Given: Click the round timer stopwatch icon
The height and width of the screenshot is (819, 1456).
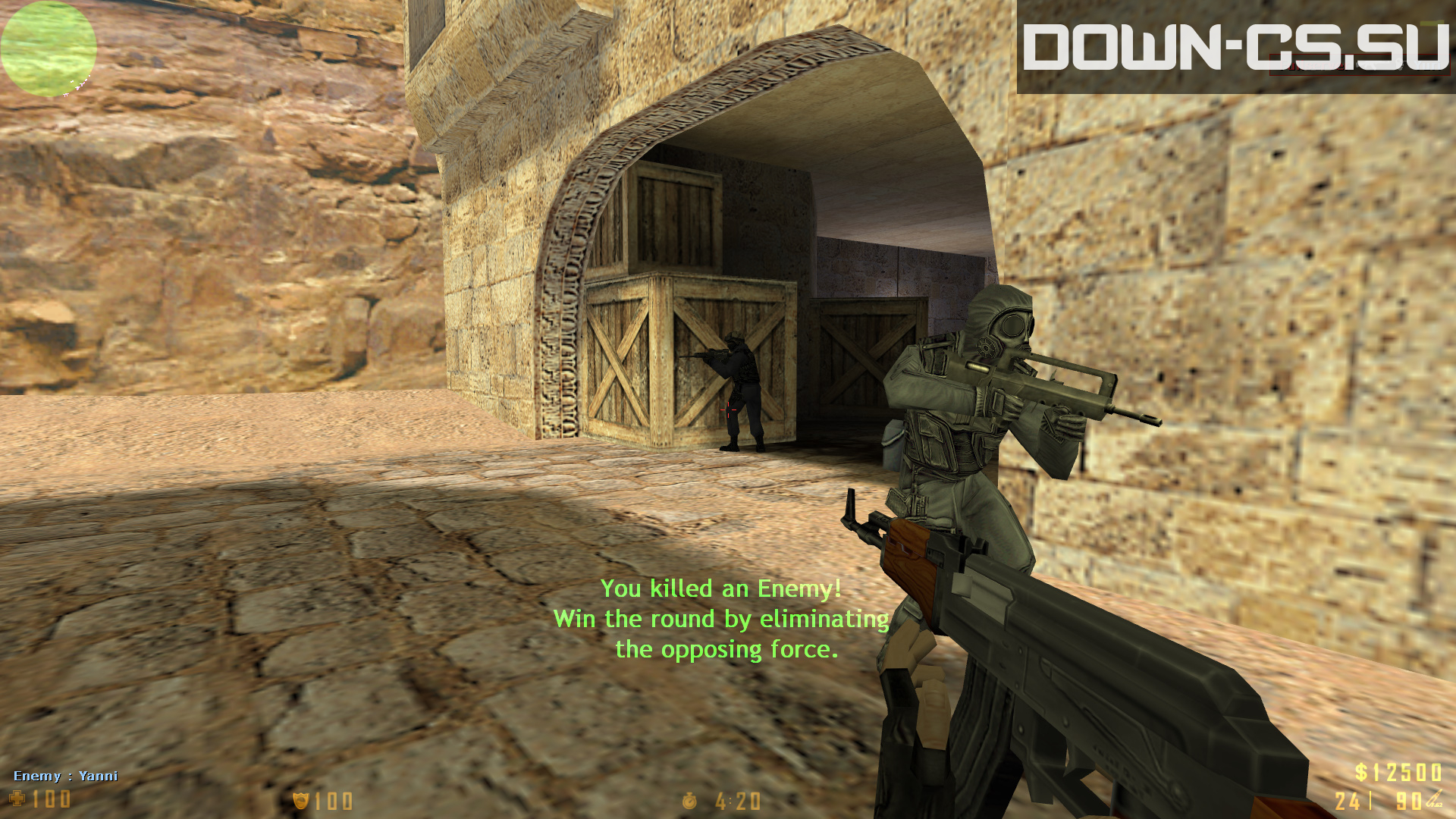Looking at the screenshot, I should coord(689,801).
